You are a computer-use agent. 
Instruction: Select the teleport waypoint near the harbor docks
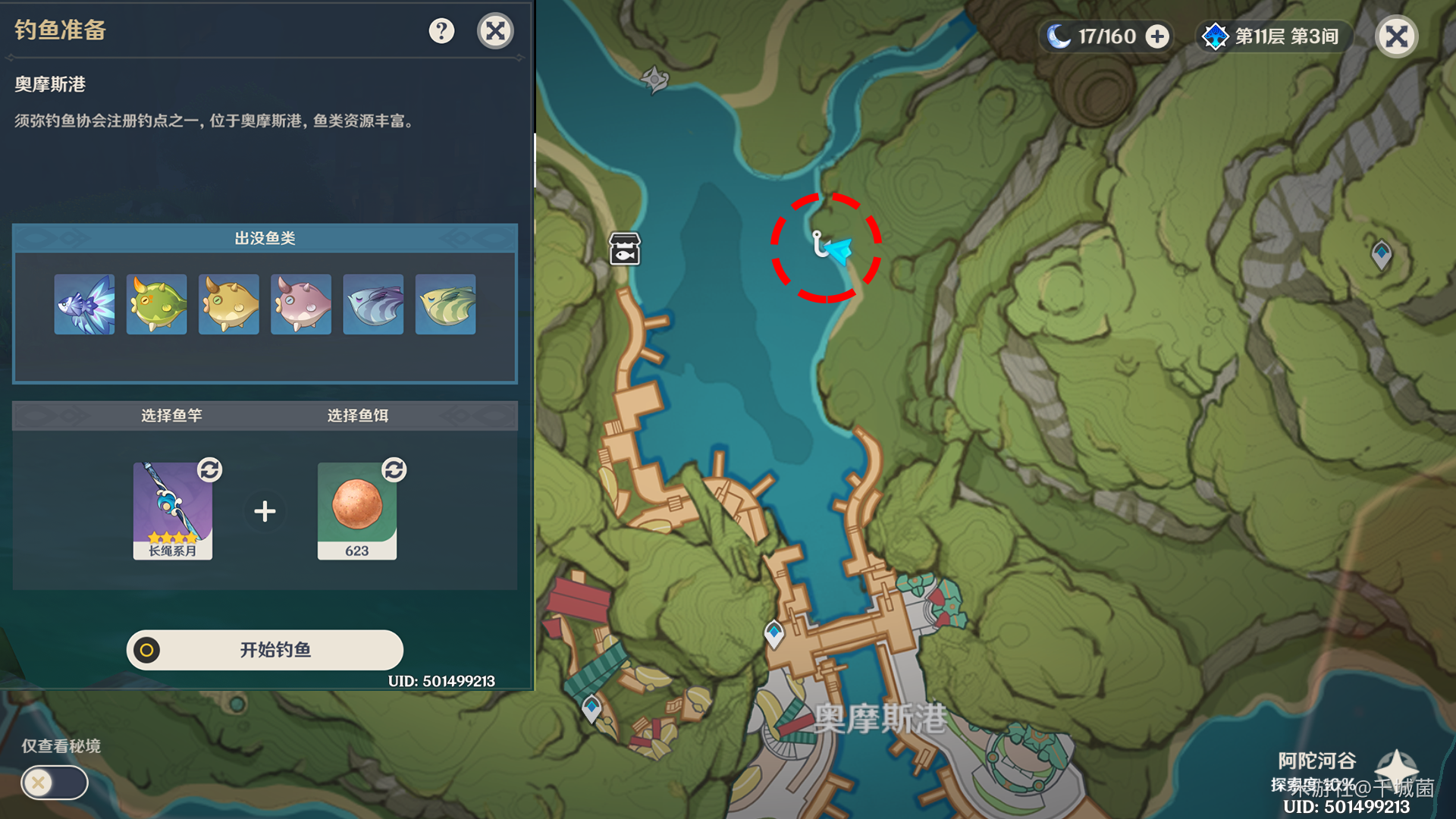coord(774,633)
